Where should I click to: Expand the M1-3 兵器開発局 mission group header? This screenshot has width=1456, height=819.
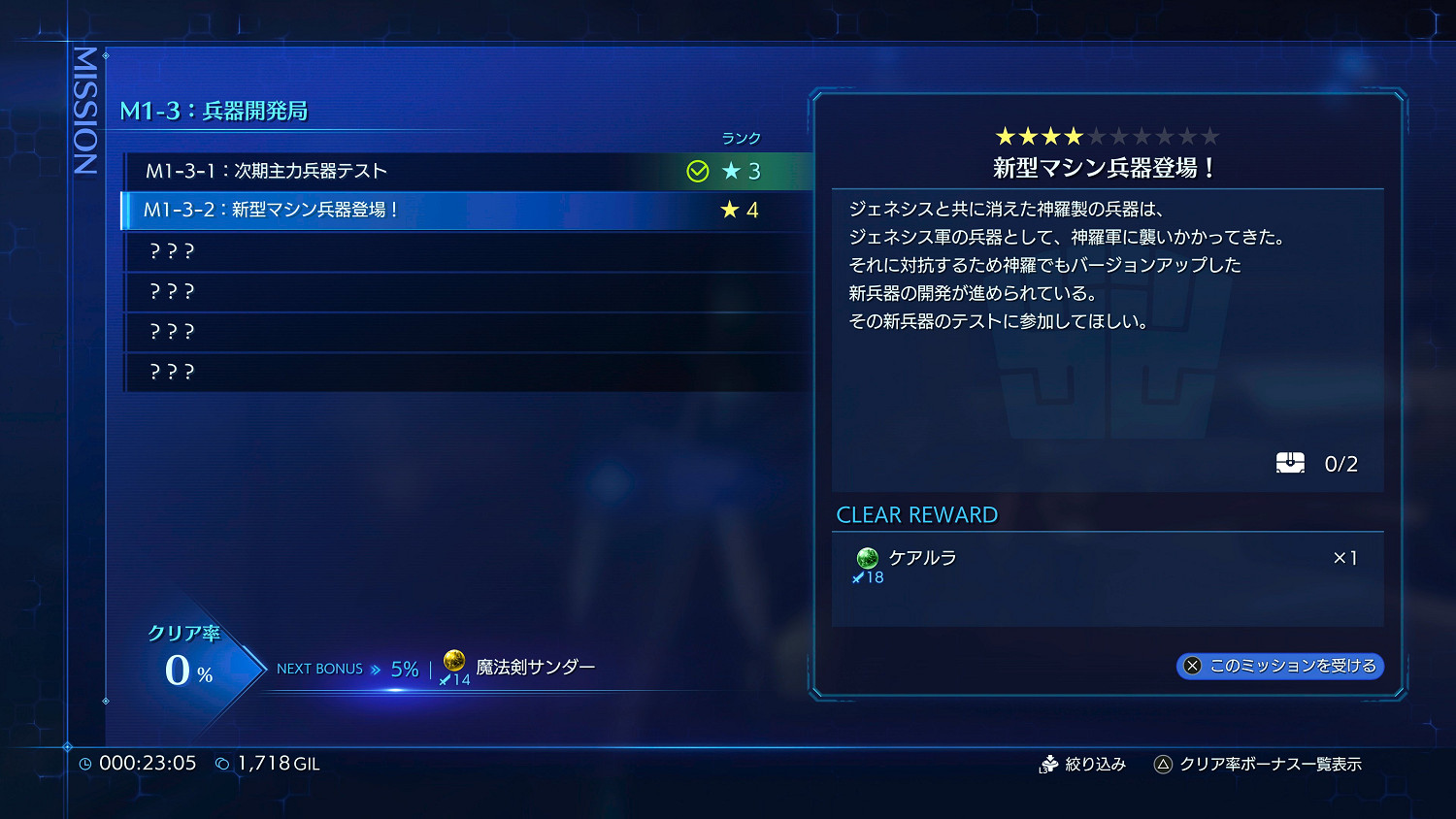pyautogui.click(x=212, y=111)
